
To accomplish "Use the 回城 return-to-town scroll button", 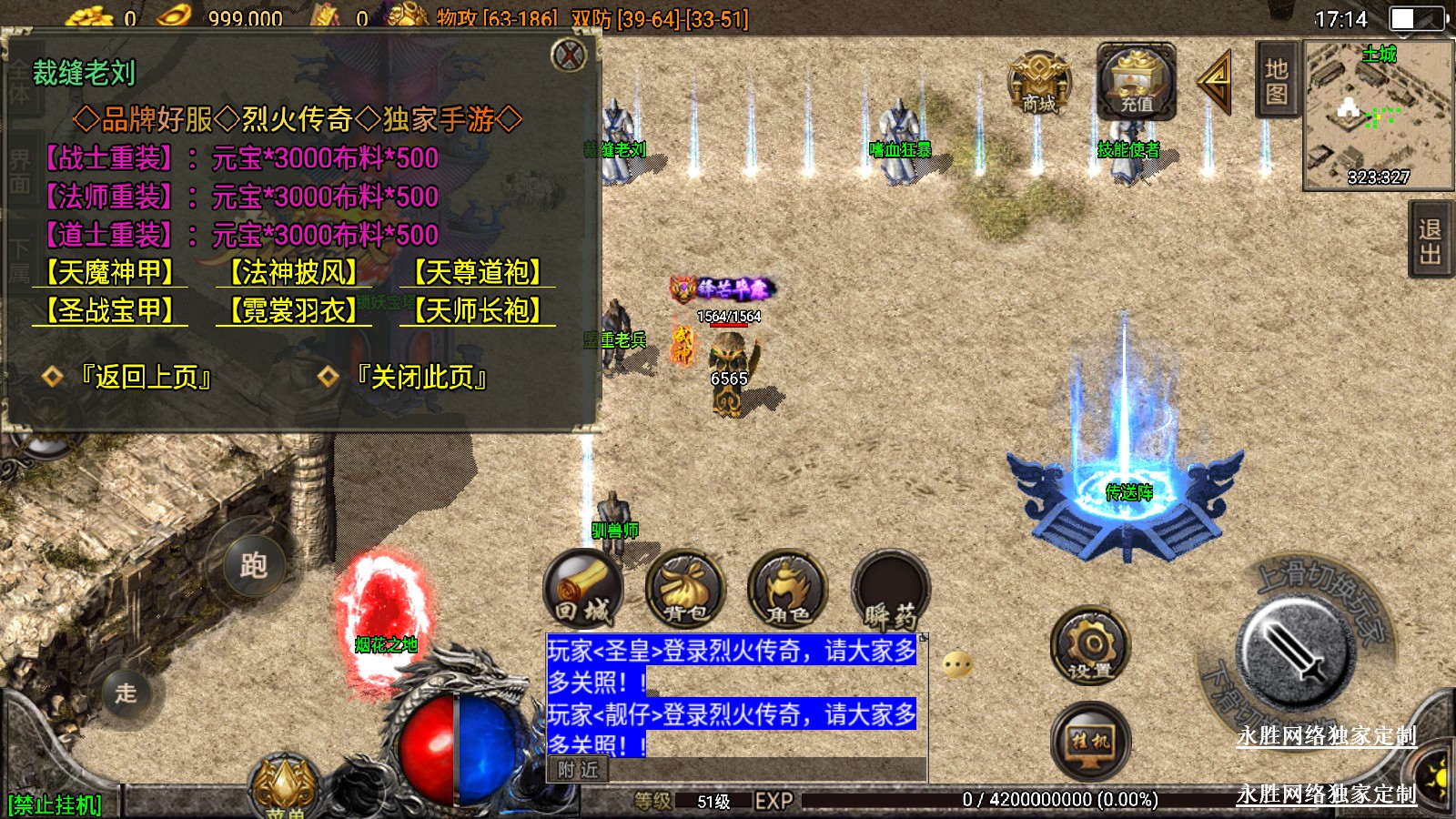I will click(x=583, y=591).
